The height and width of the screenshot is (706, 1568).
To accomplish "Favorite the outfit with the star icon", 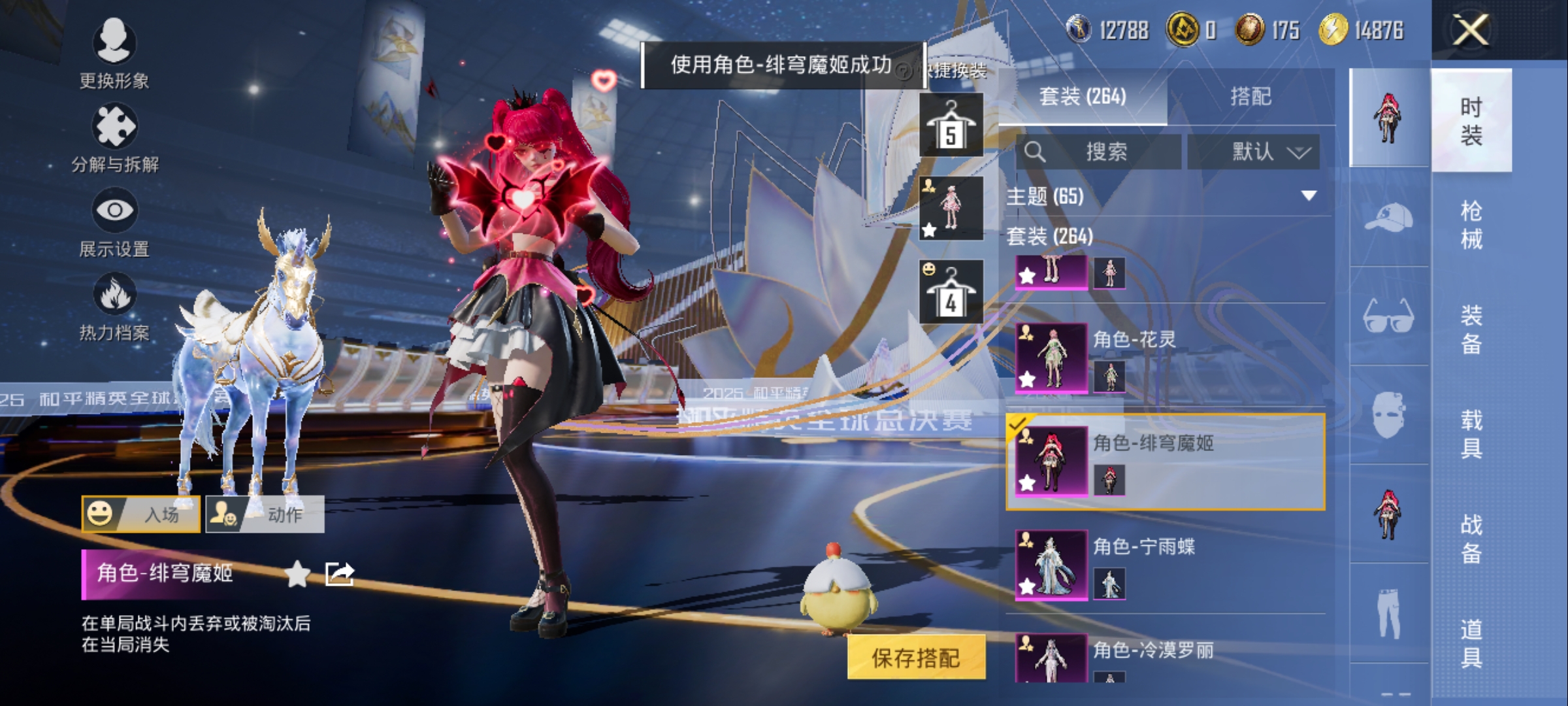I will (298, 574).
